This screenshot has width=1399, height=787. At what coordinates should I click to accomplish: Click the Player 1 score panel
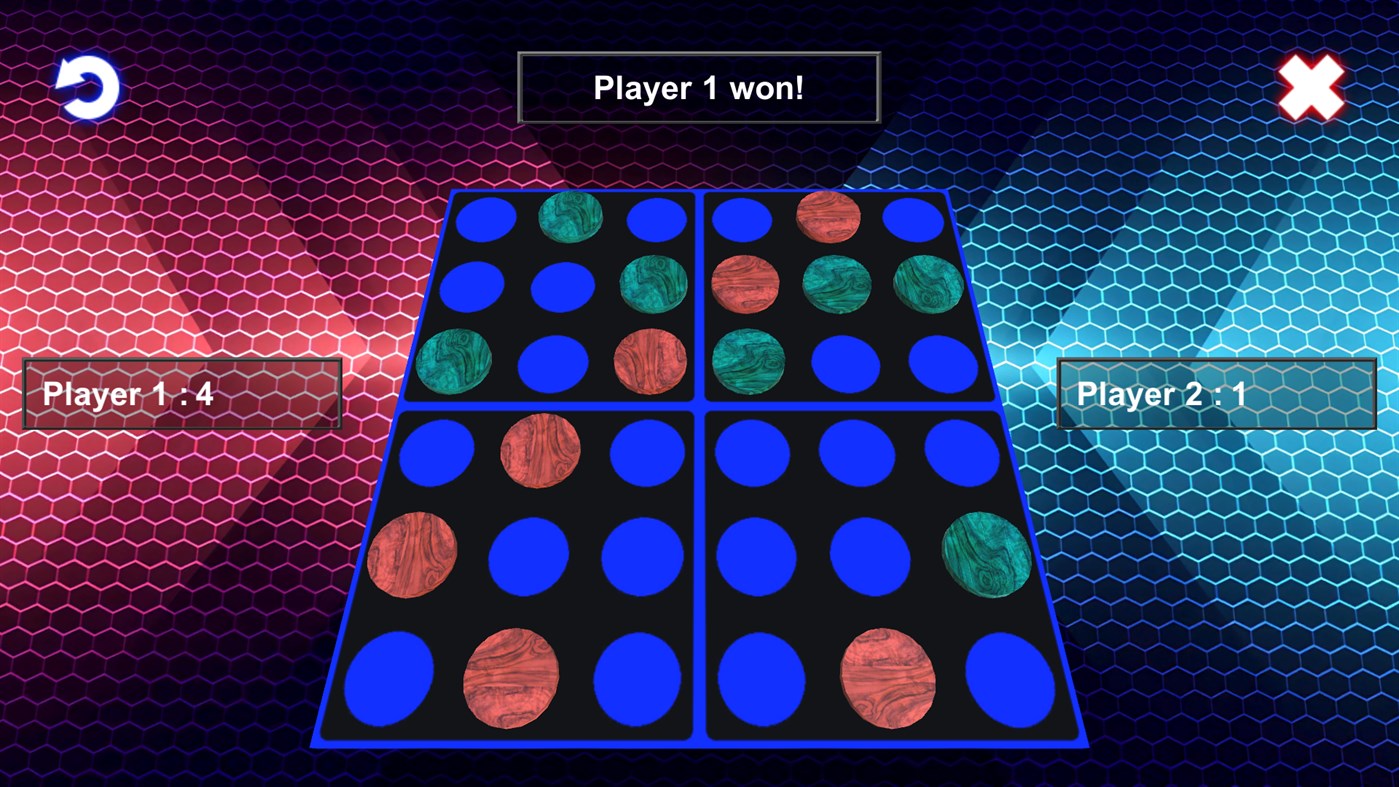182,393
